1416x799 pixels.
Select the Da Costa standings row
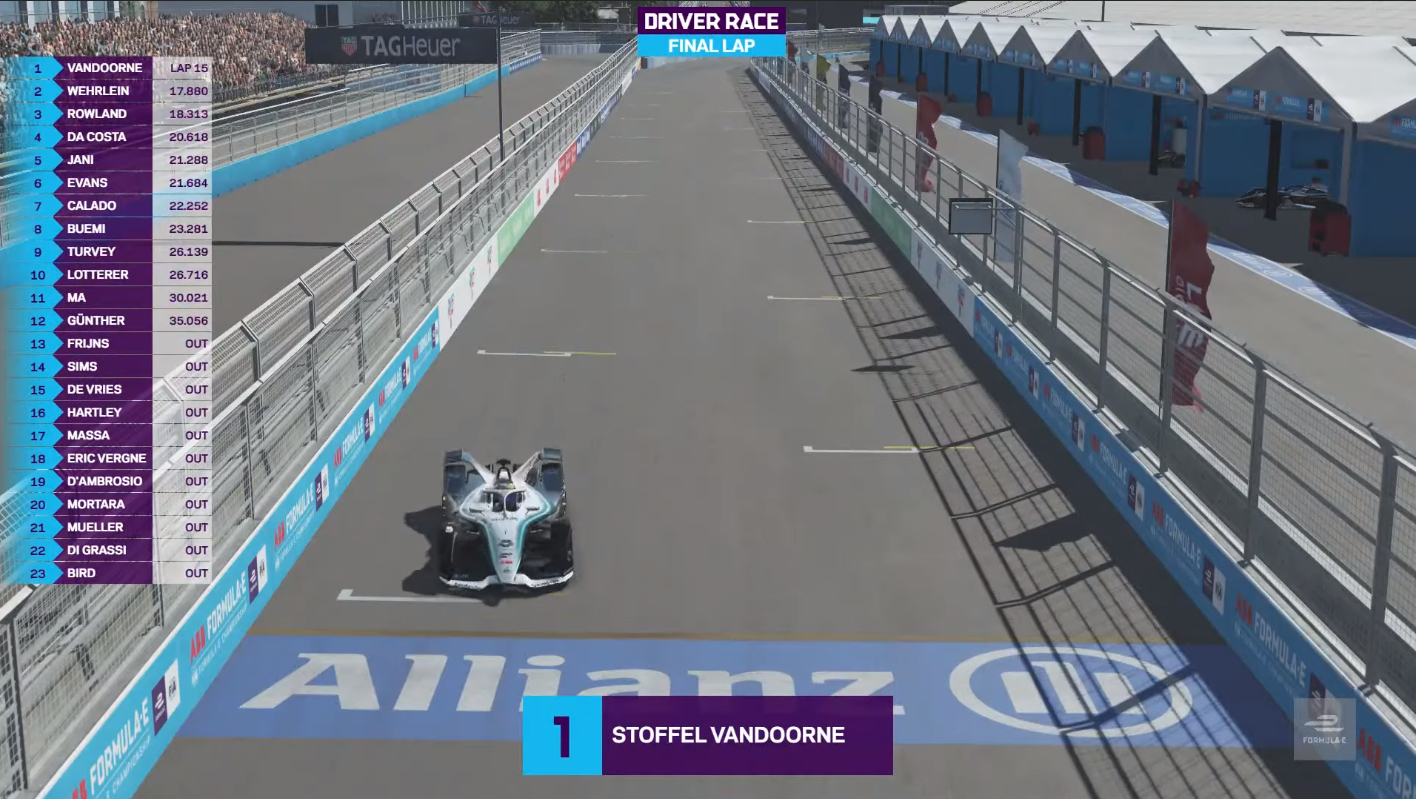tap(108, 137)
